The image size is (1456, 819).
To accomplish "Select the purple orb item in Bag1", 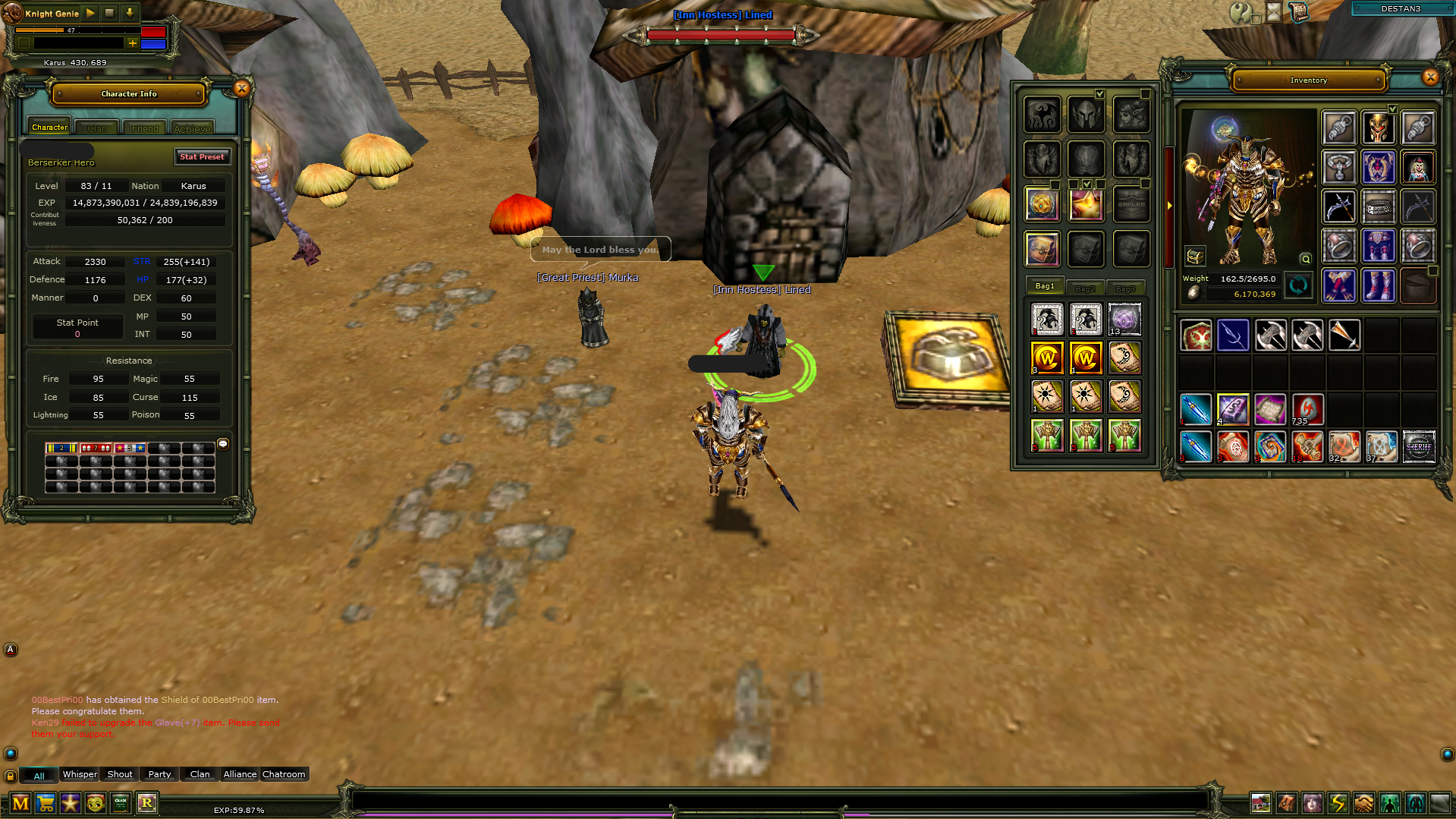I will [x=1124, y=320].
